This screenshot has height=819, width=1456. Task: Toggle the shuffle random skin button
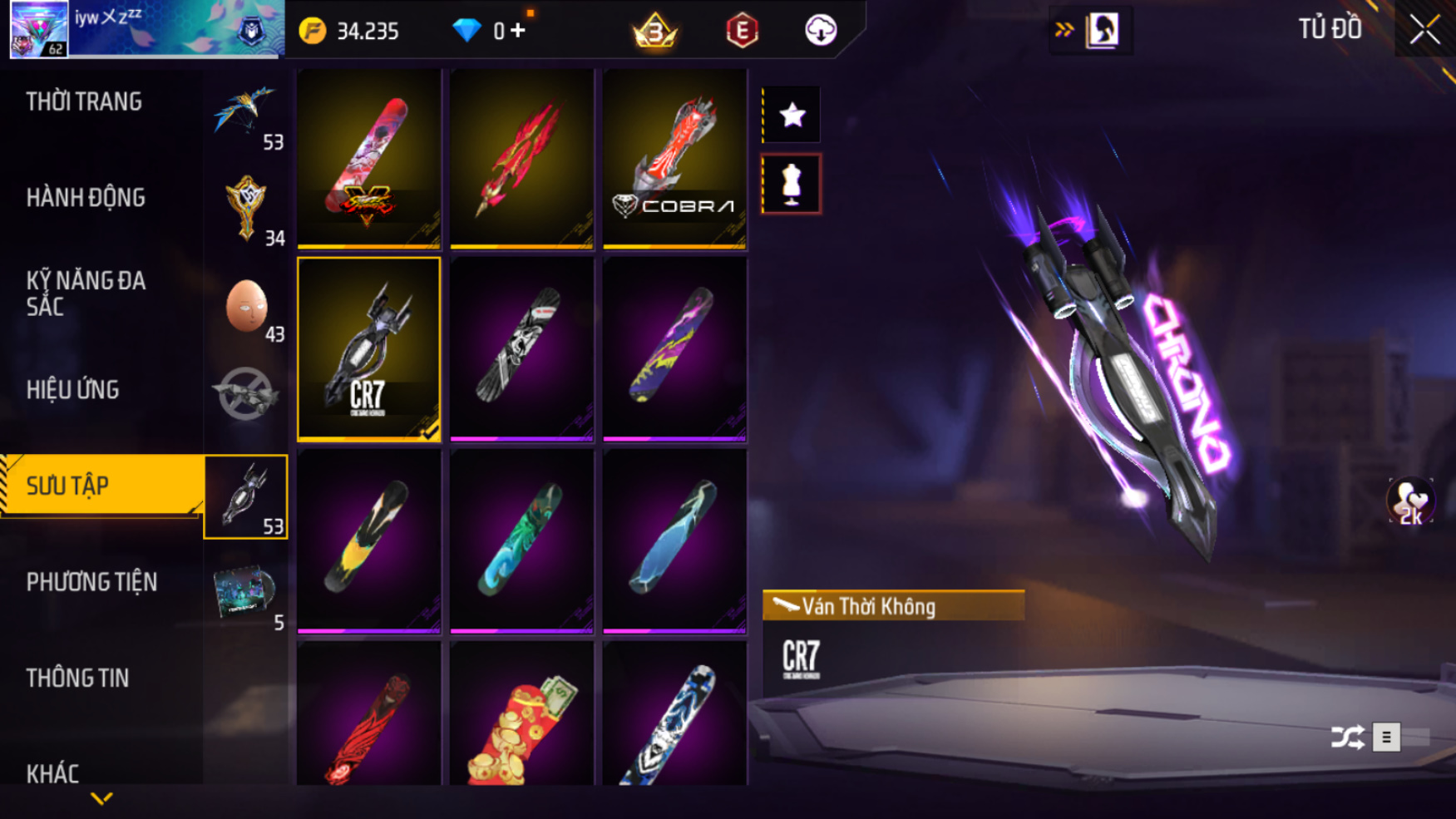[1347, 737]
